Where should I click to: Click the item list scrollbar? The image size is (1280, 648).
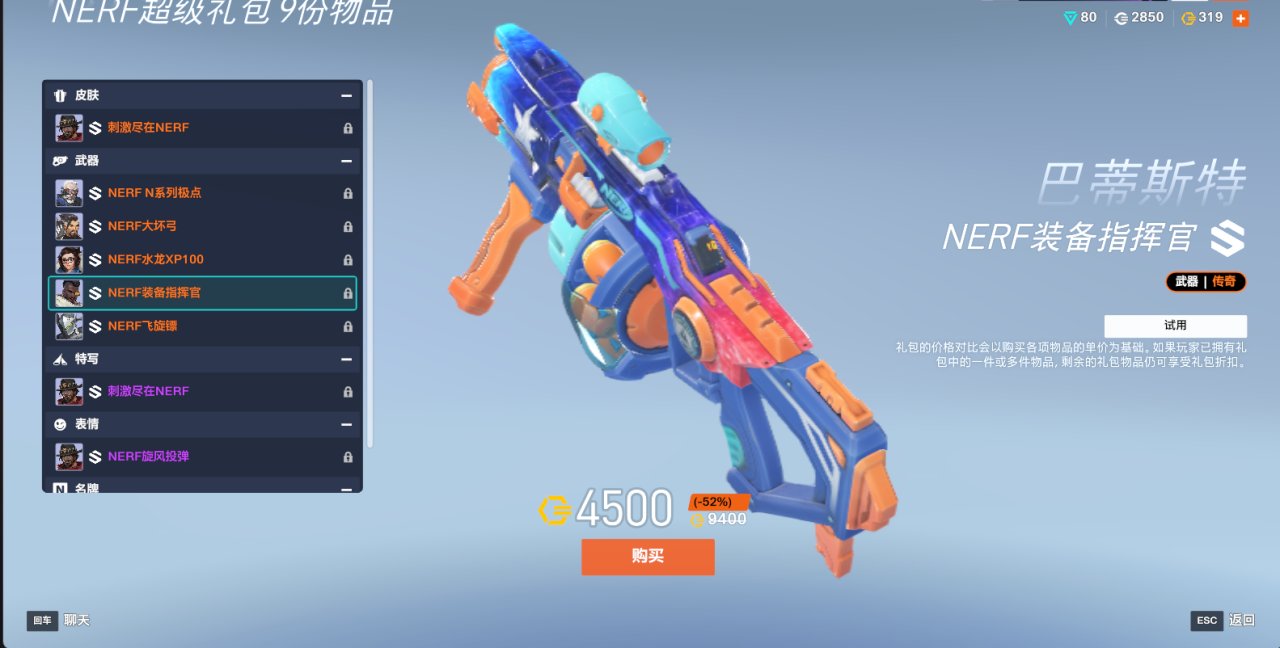[x=370, y=260]
